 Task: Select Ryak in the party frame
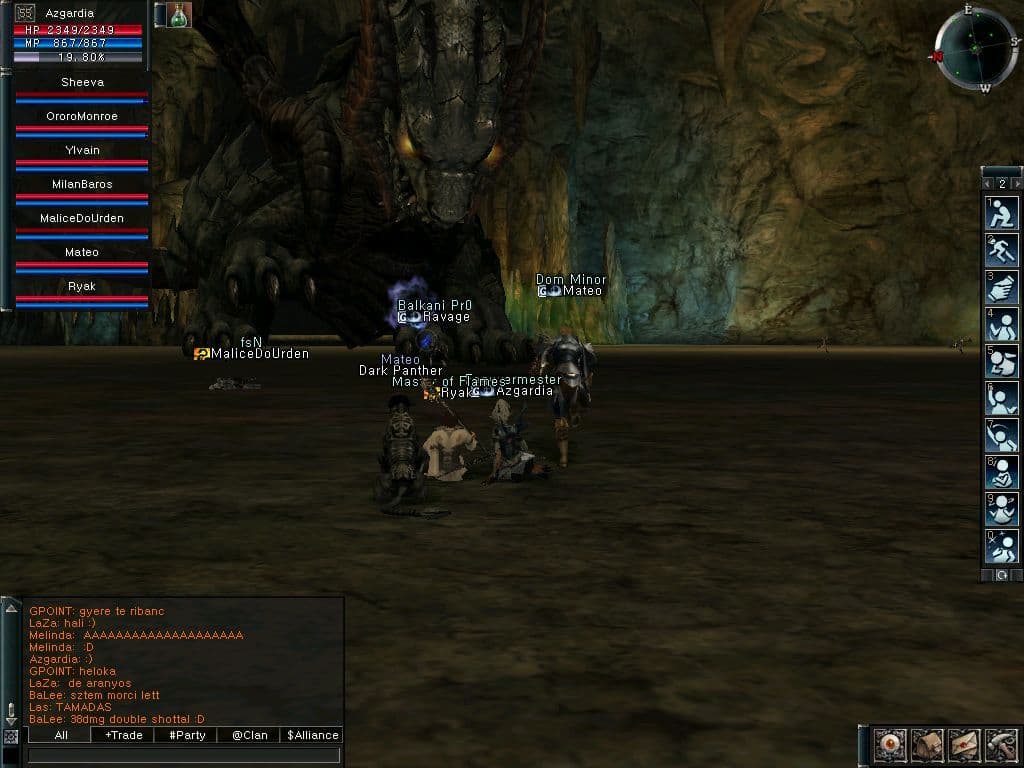pyautogui.click(x=82, y=287)
